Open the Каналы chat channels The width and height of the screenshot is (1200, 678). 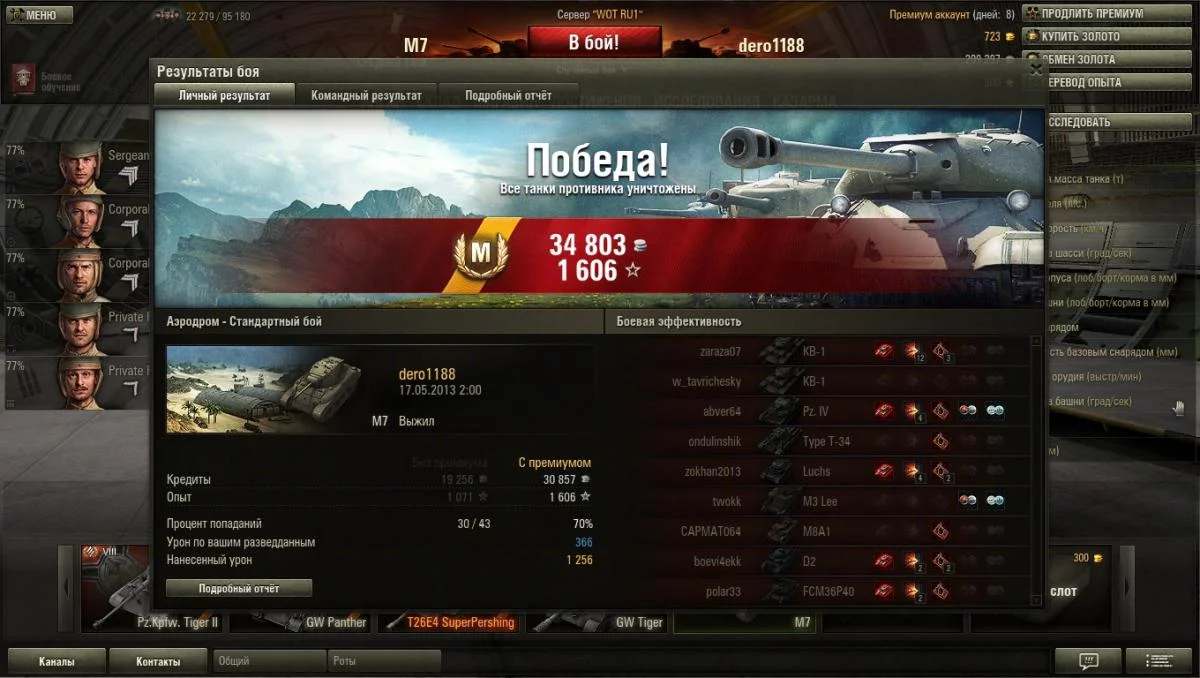pos(55,661)
